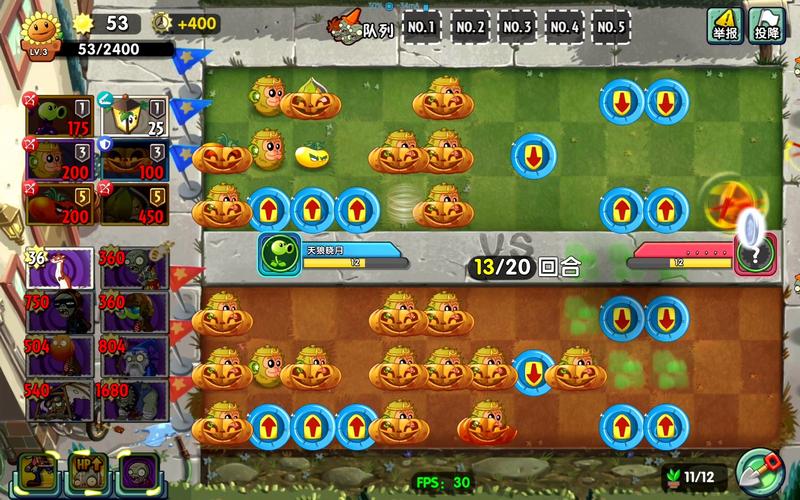The height and width of the screenshot is (500, 800).
Task: Select the monkey plant card costing 200
Action: (59, 158)
